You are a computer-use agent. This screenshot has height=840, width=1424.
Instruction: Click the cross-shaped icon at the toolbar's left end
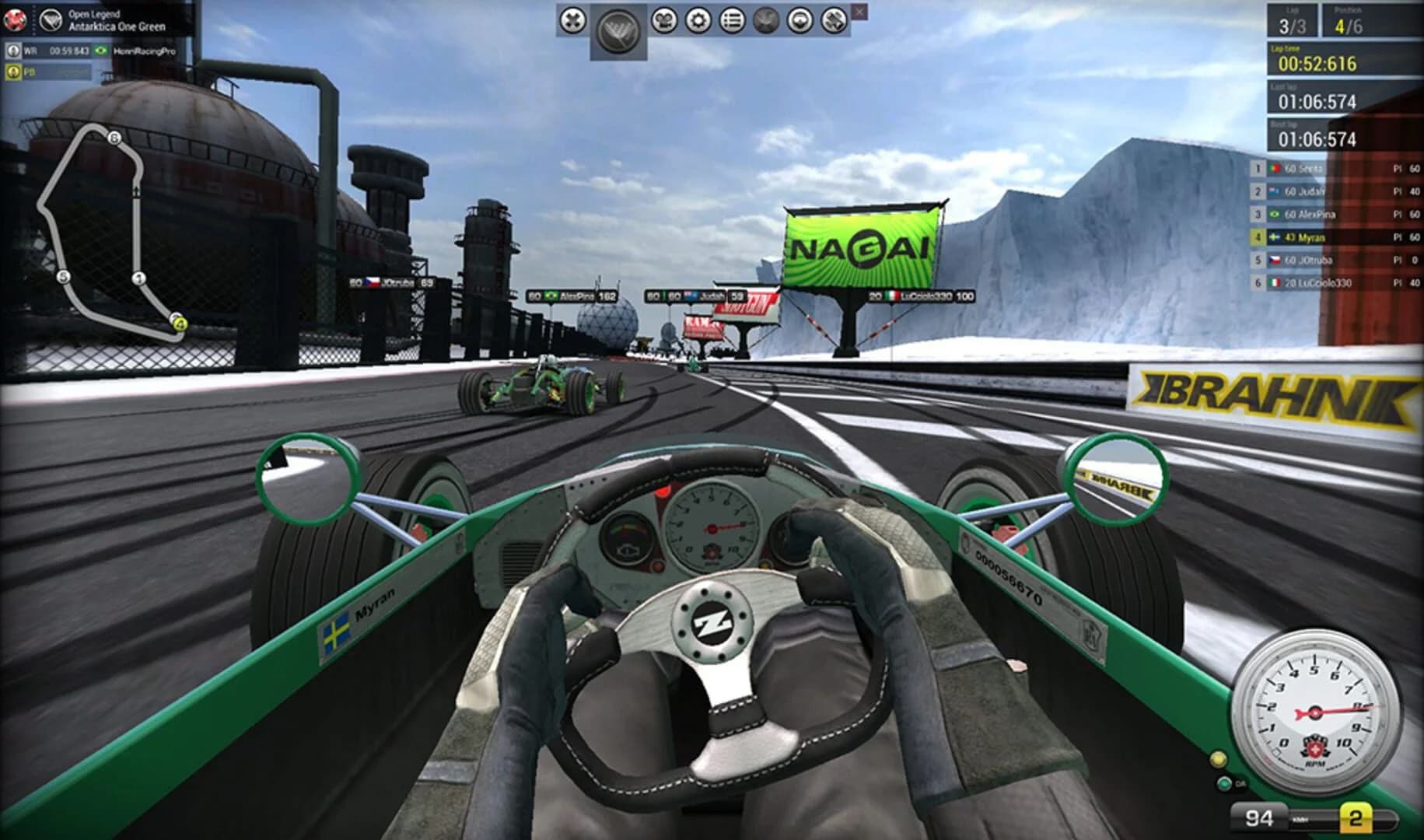tap(573, 21)
